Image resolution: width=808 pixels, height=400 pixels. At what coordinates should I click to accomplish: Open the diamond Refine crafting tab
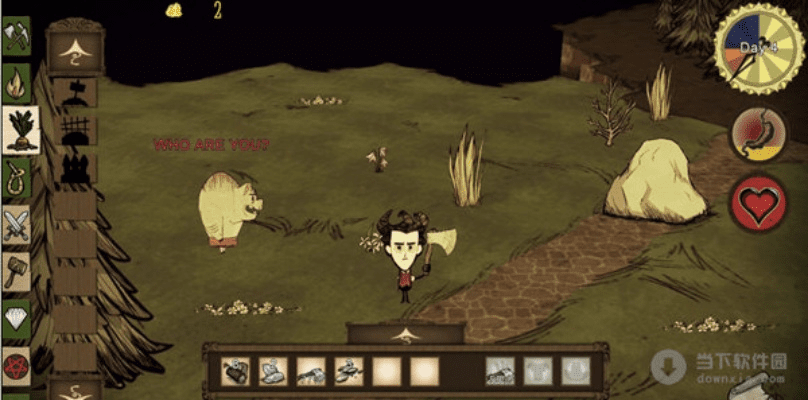[16, 317]
